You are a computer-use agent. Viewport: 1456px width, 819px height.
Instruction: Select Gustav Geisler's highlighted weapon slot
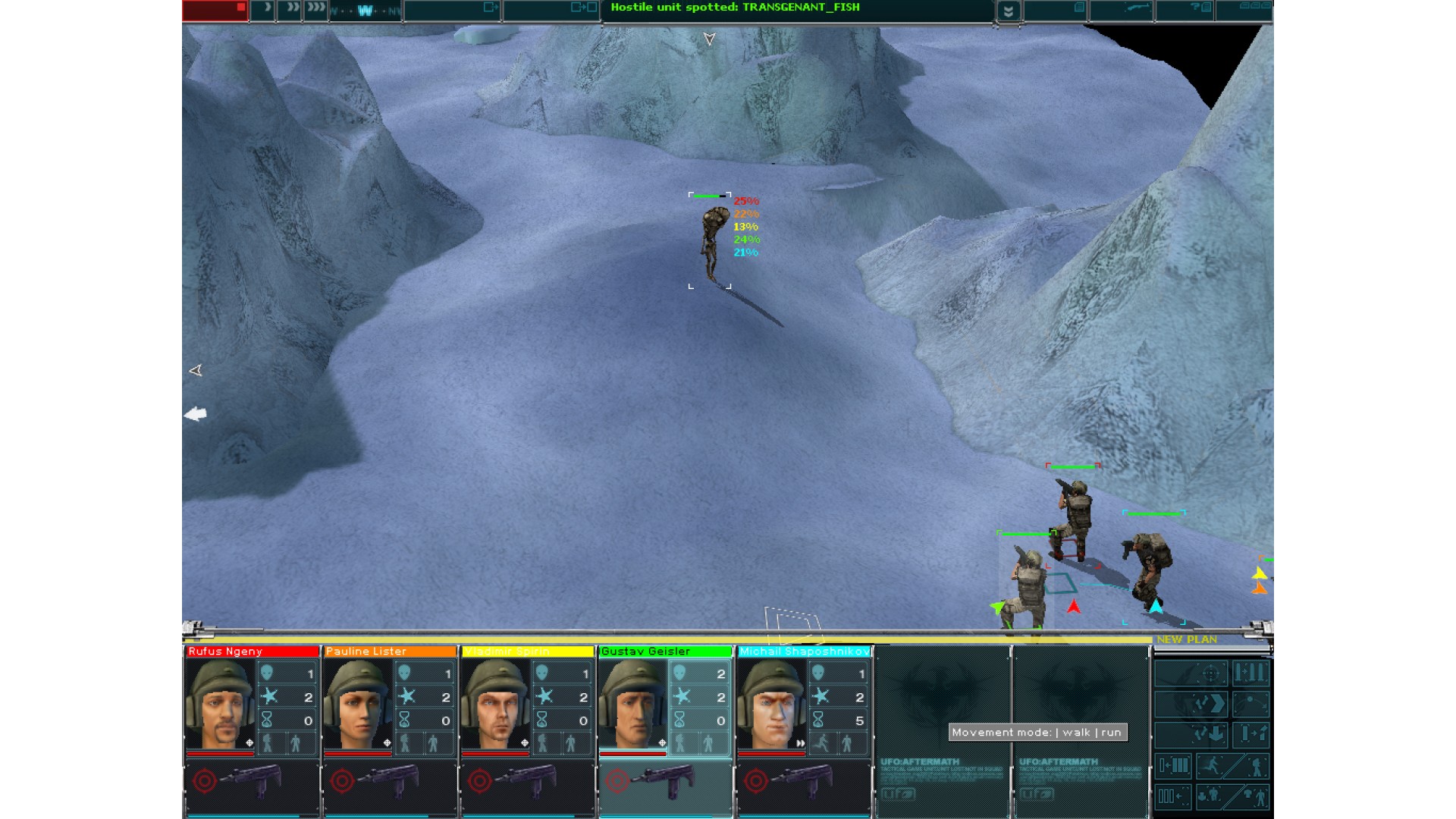tap(664, 781)
